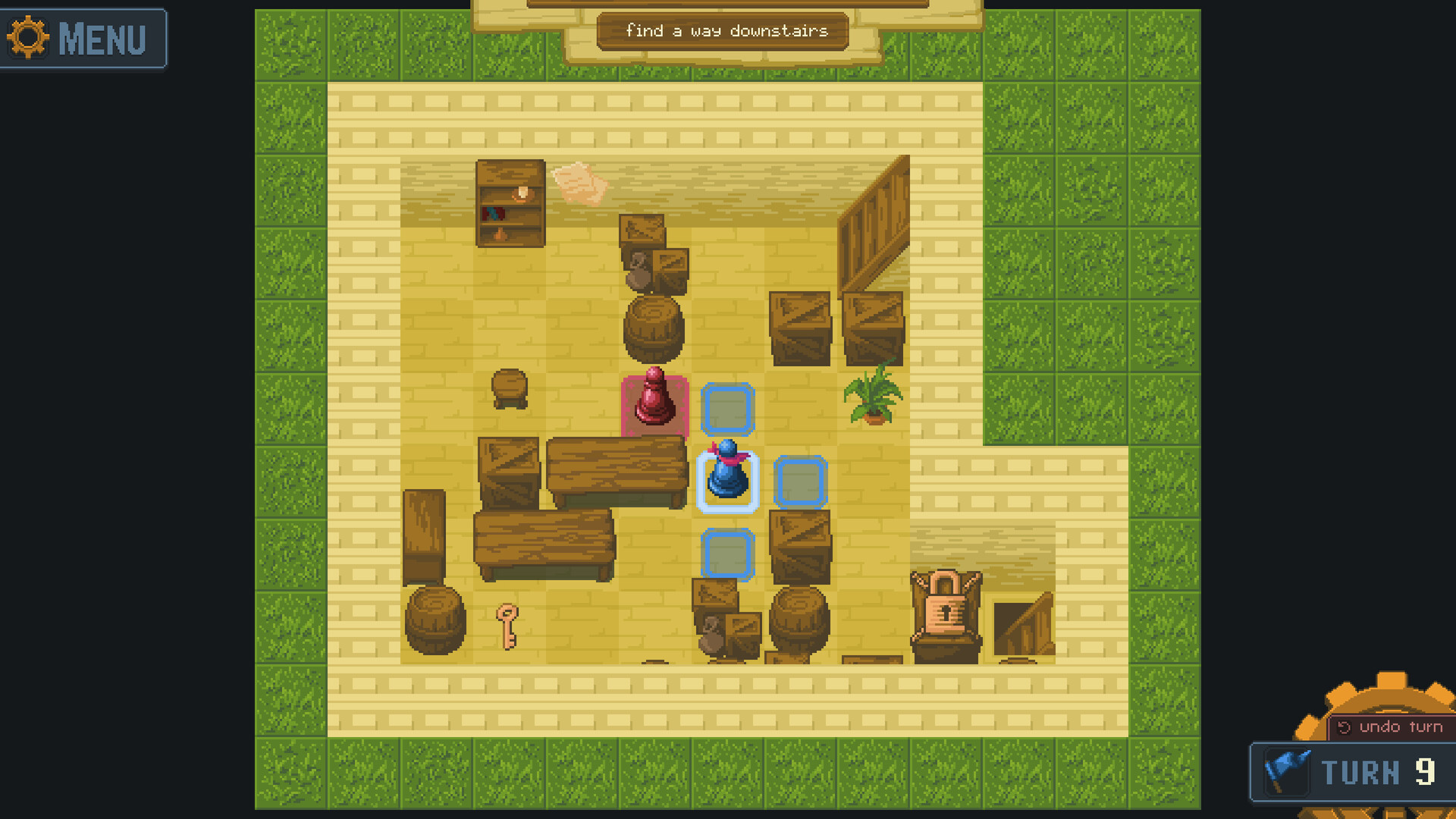
Task: Click the blue flag icon beside Turn counter
Action: 1287,772
